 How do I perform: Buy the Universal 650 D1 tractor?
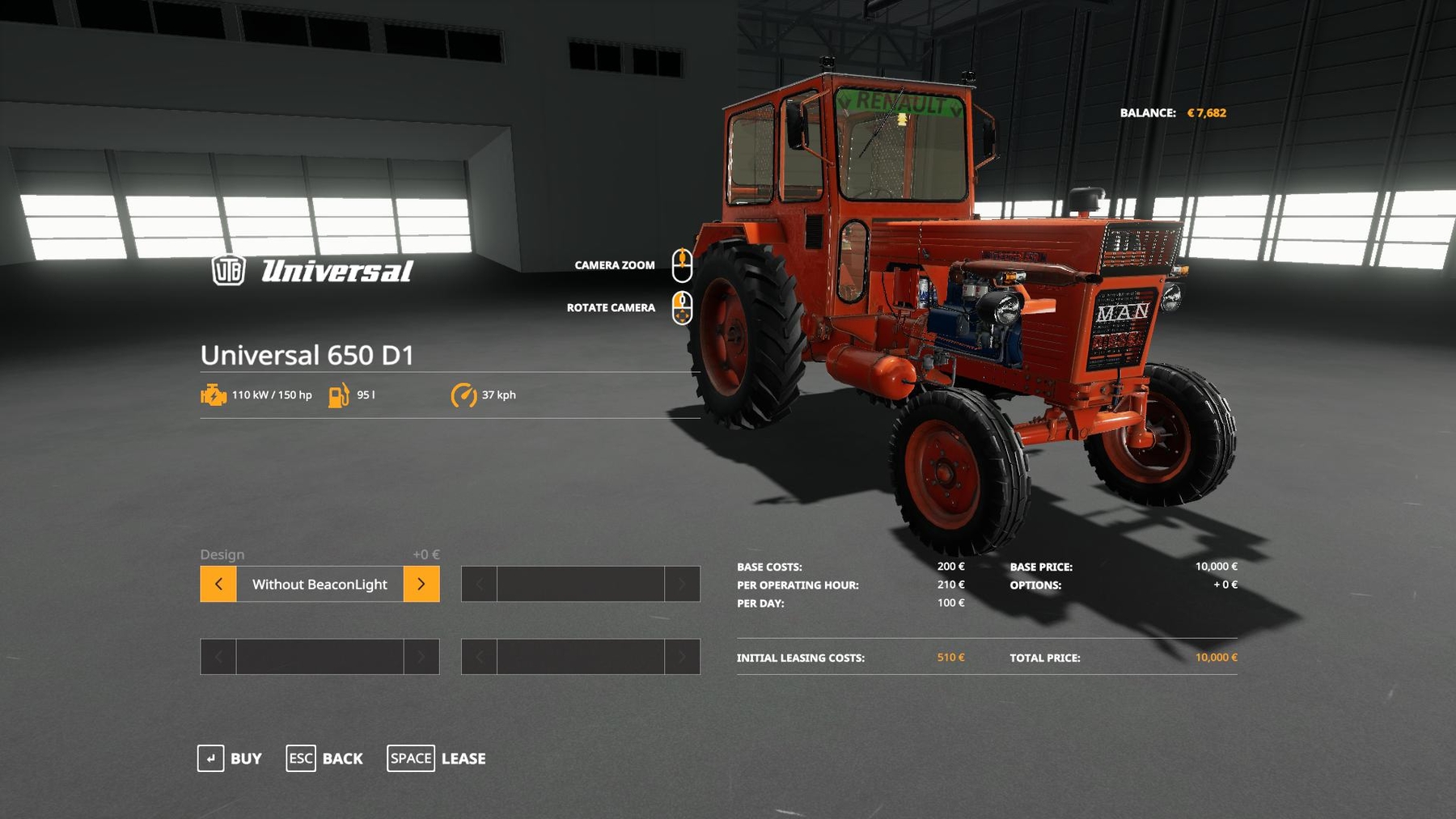click(x=230, y=758)
